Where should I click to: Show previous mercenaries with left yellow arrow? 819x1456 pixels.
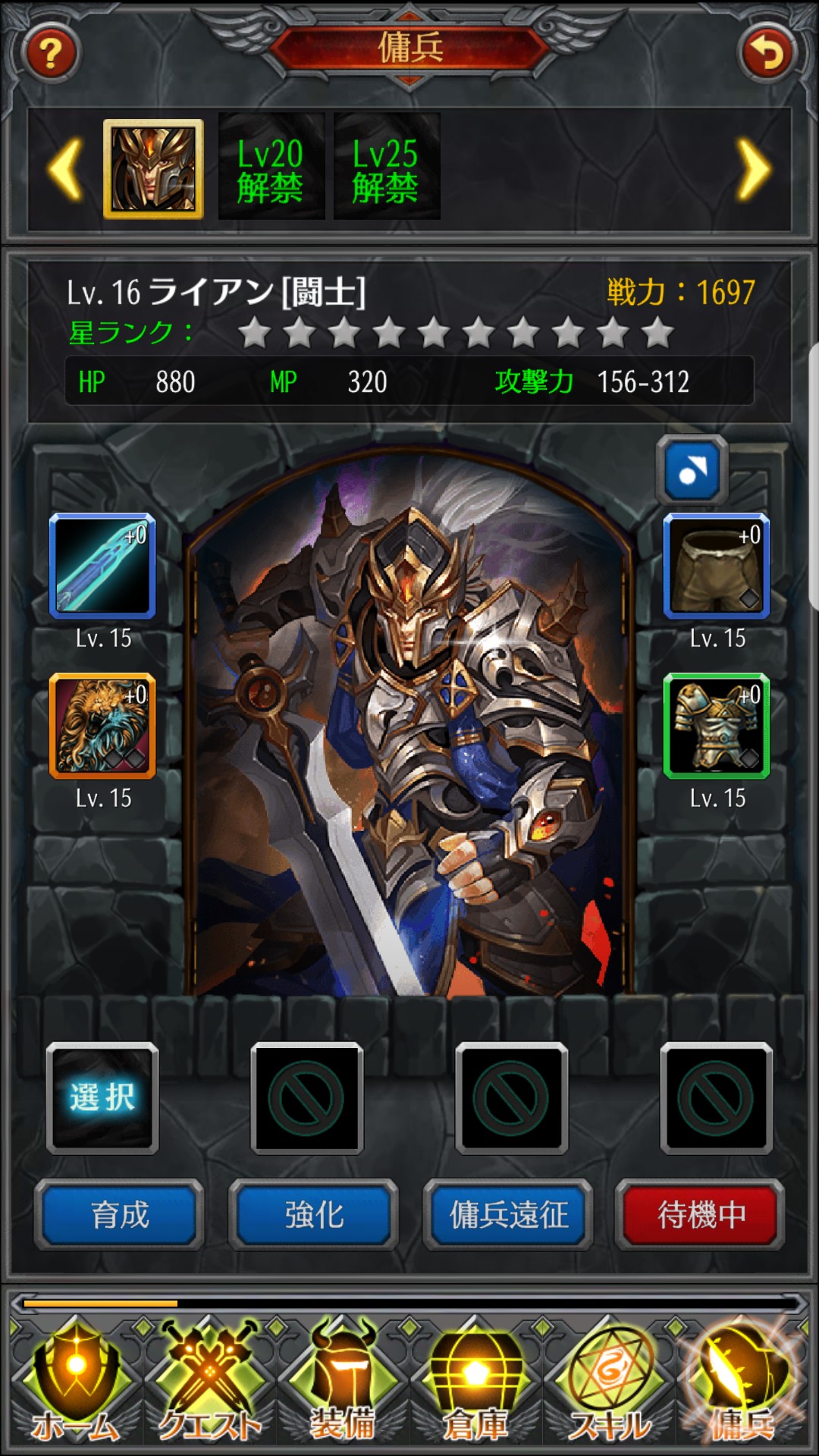tap(66, 170)
